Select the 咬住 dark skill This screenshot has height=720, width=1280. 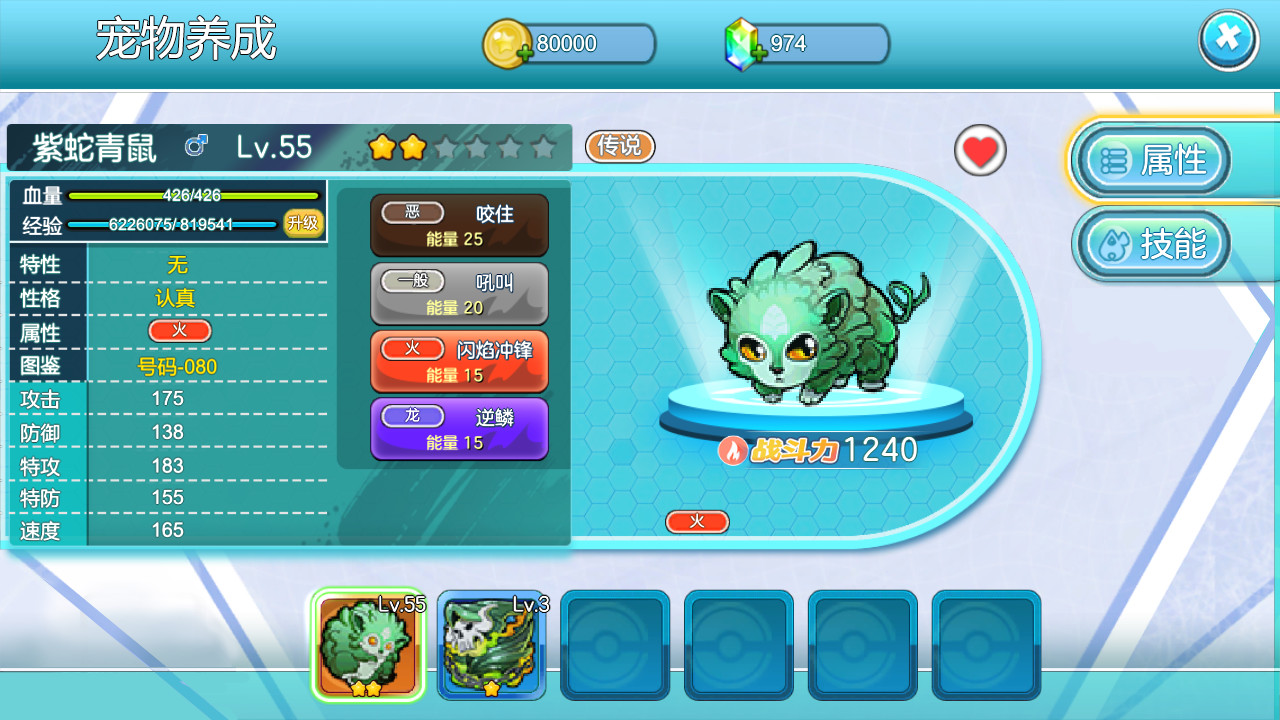click(x=459, y=225)
